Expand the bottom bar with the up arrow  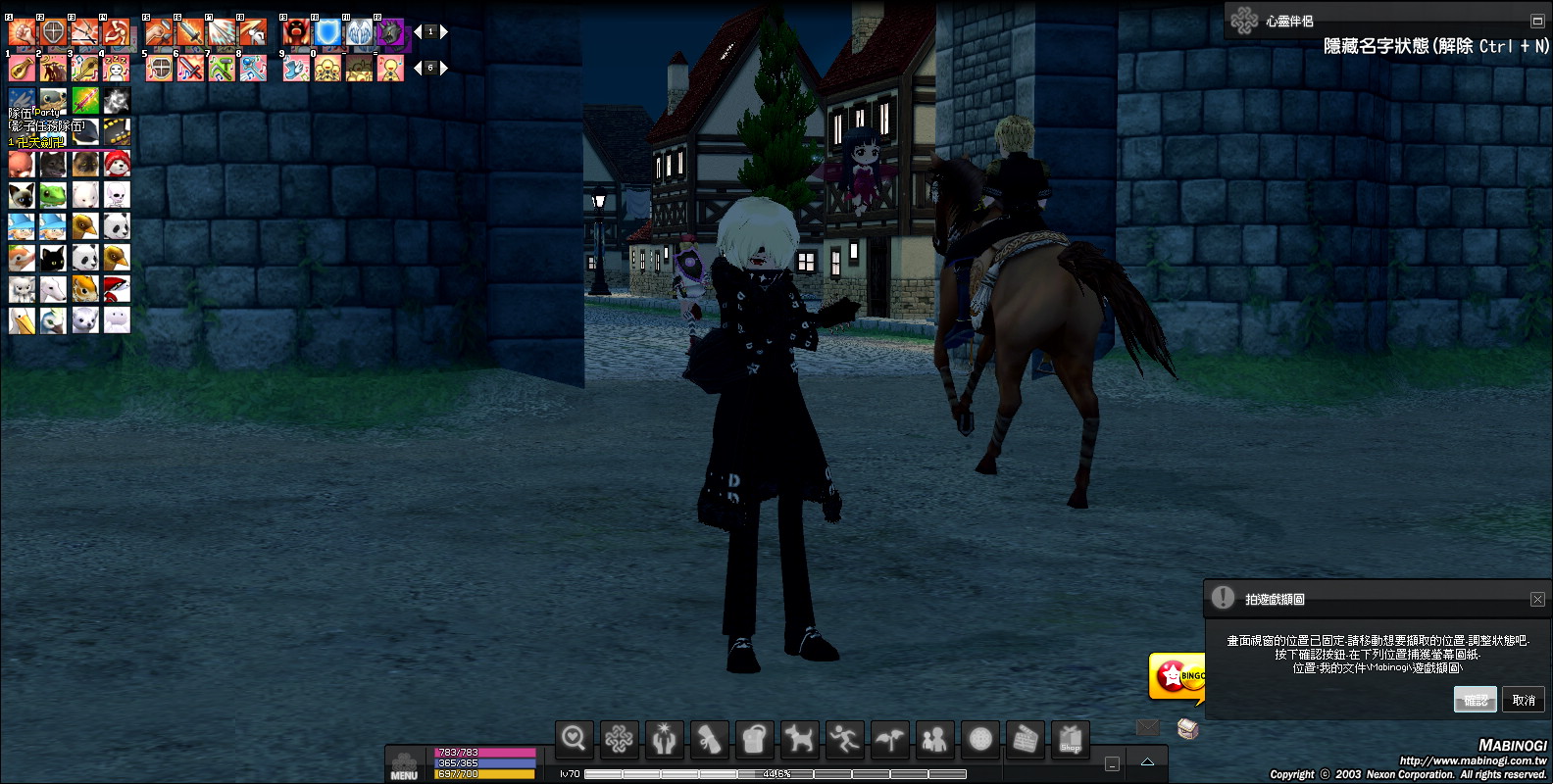point(1147,762)
